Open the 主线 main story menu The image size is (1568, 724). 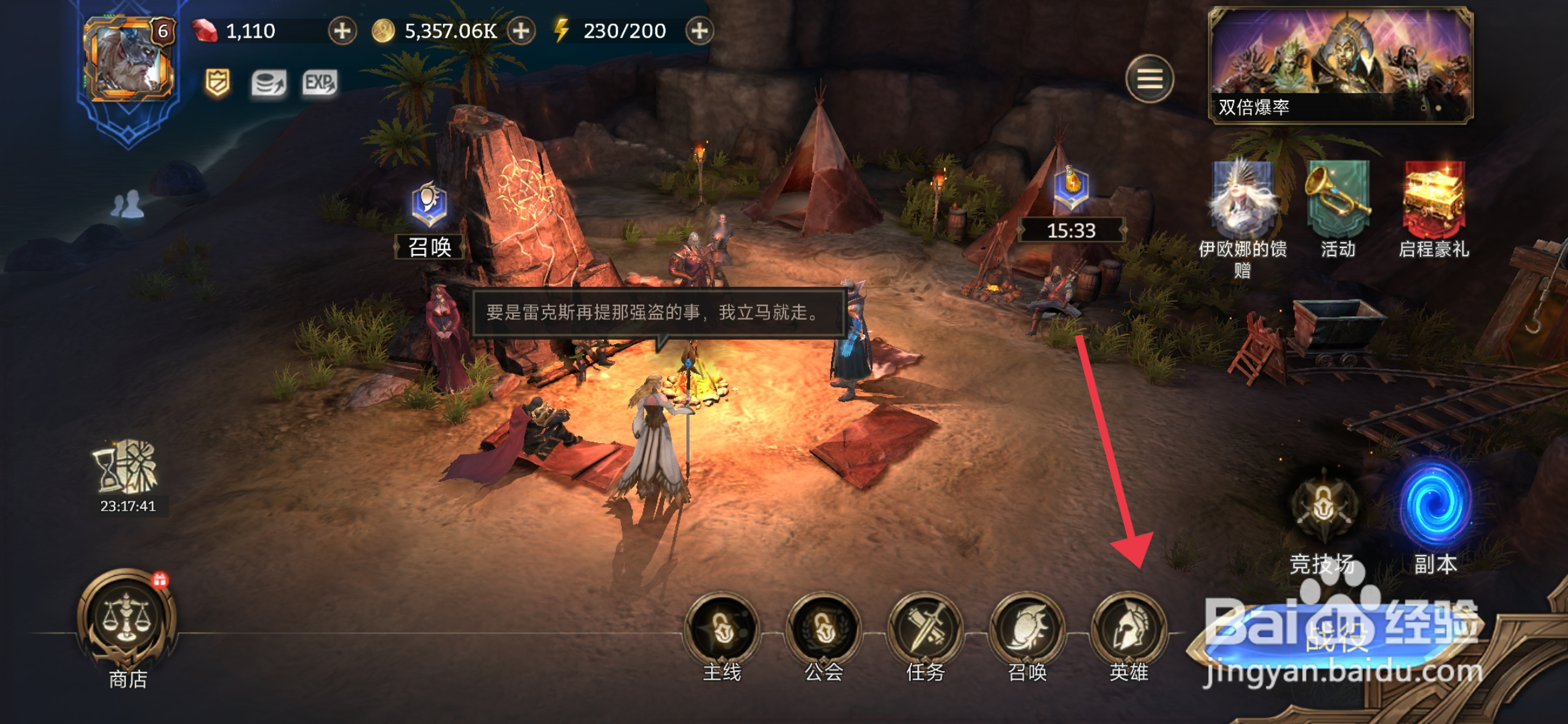pyautogui.click(x=722, y=630)
